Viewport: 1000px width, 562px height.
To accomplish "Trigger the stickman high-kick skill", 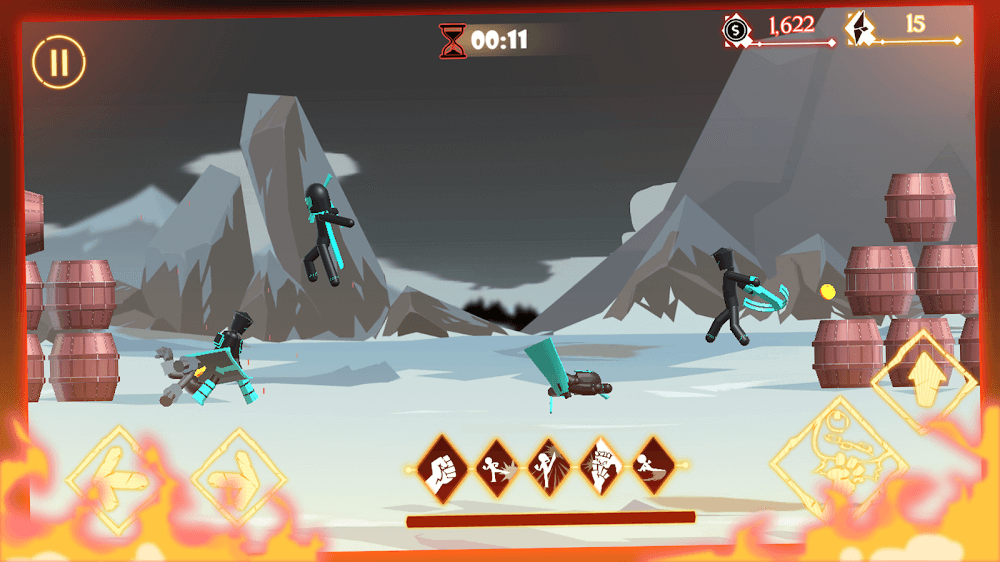I will [x=548, y=467].
